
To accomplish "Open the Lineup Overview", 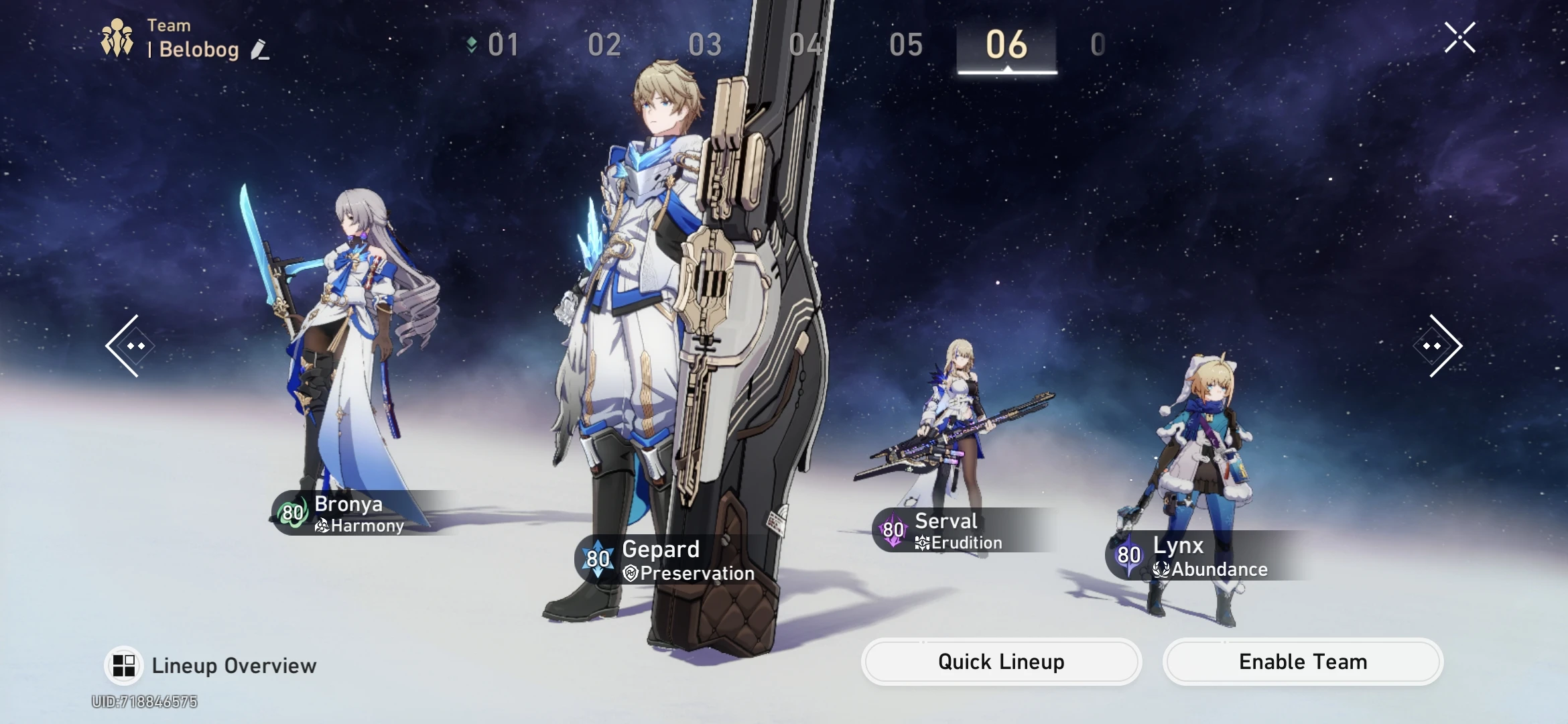I will tap(211, 666).
